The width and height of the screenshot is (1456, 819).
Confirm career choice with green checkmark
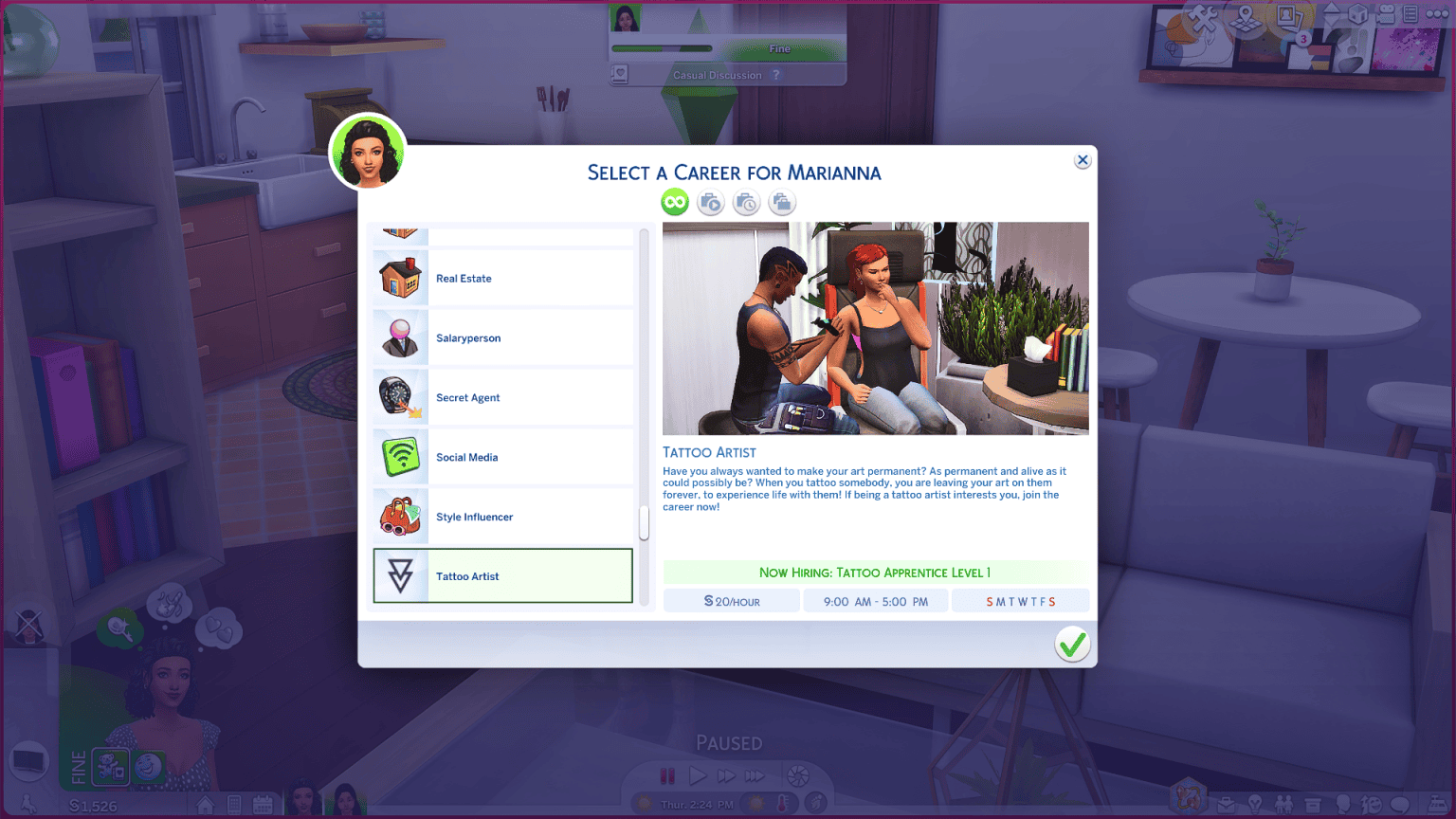1072,644
